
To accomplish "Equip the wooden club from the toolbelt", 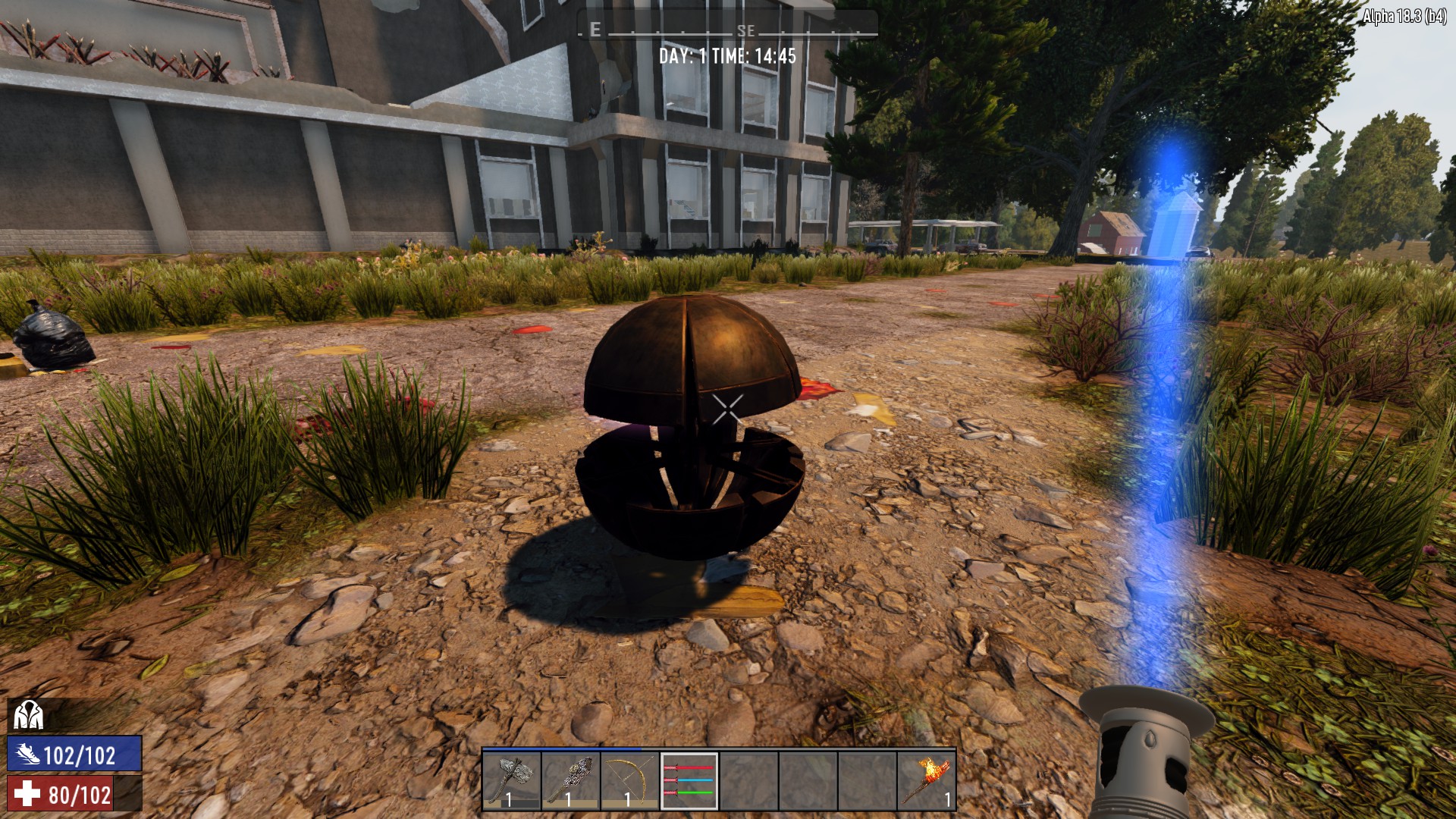I will tap(571, 780).
